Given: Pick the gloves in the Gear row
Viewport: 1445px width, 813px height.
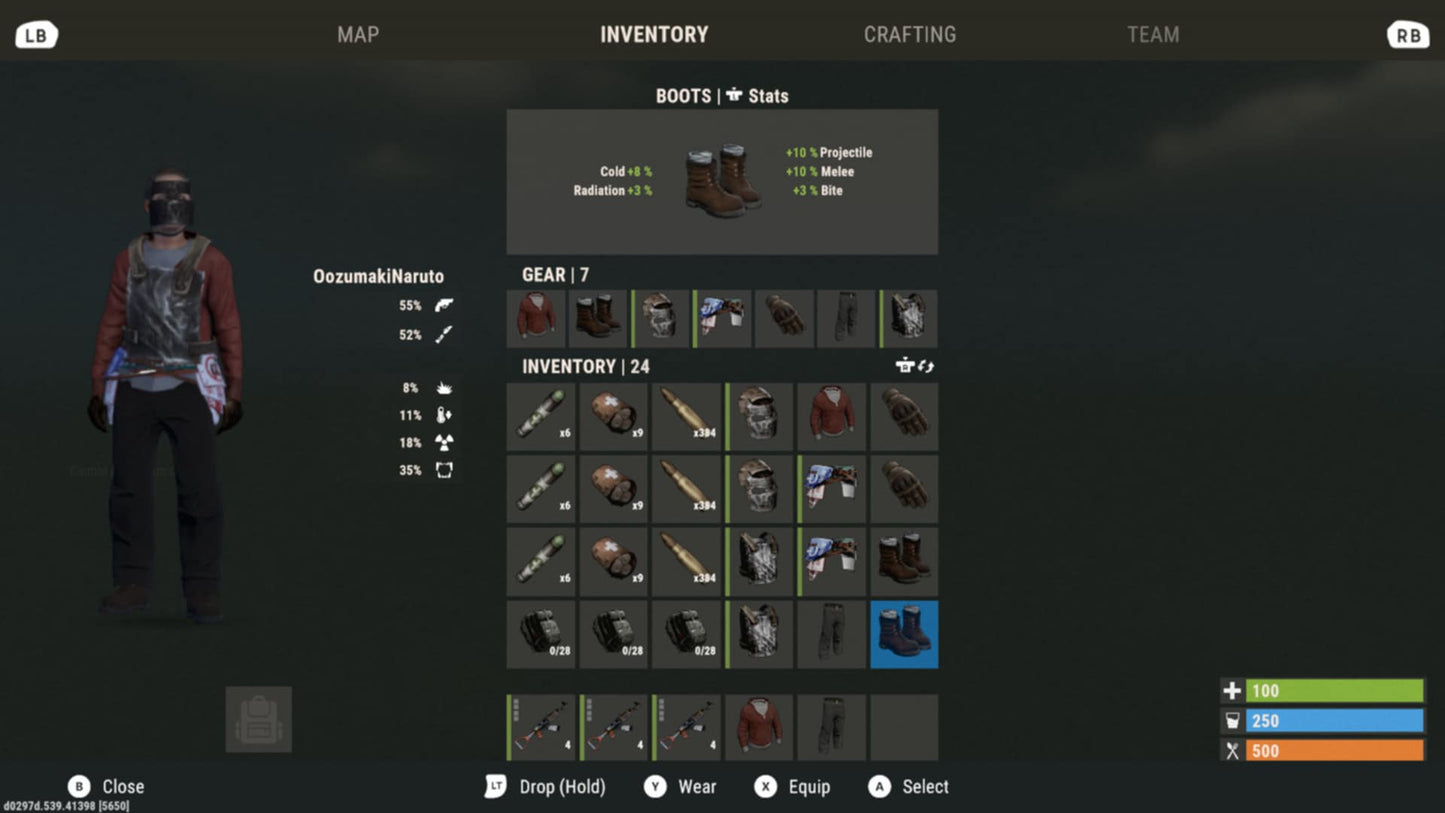Looking at the screenshot, I should pos(785,319).
